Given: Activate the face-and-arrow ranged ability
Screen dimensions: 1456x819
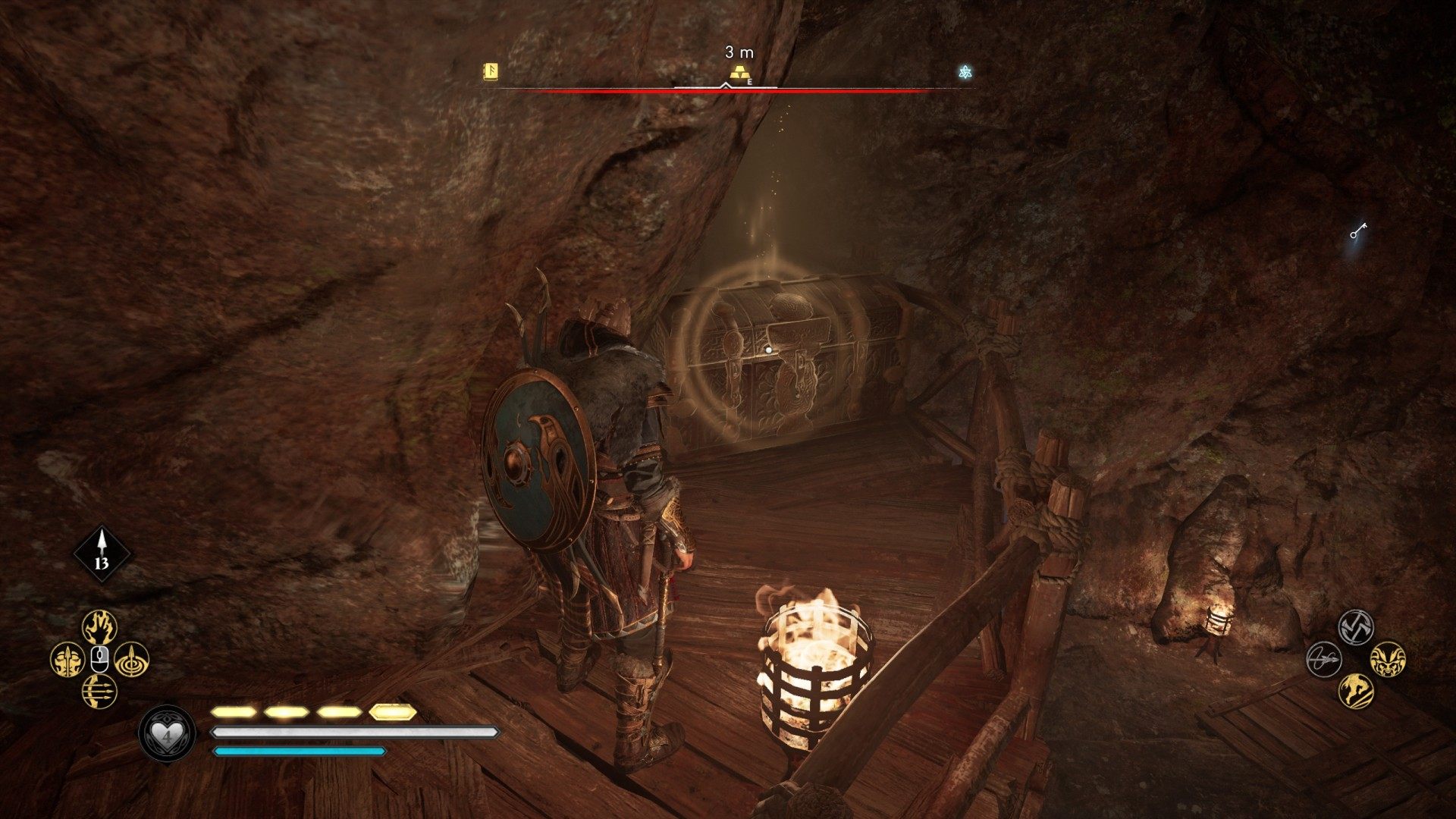Looking at the screenshot, I should point(67,660).
